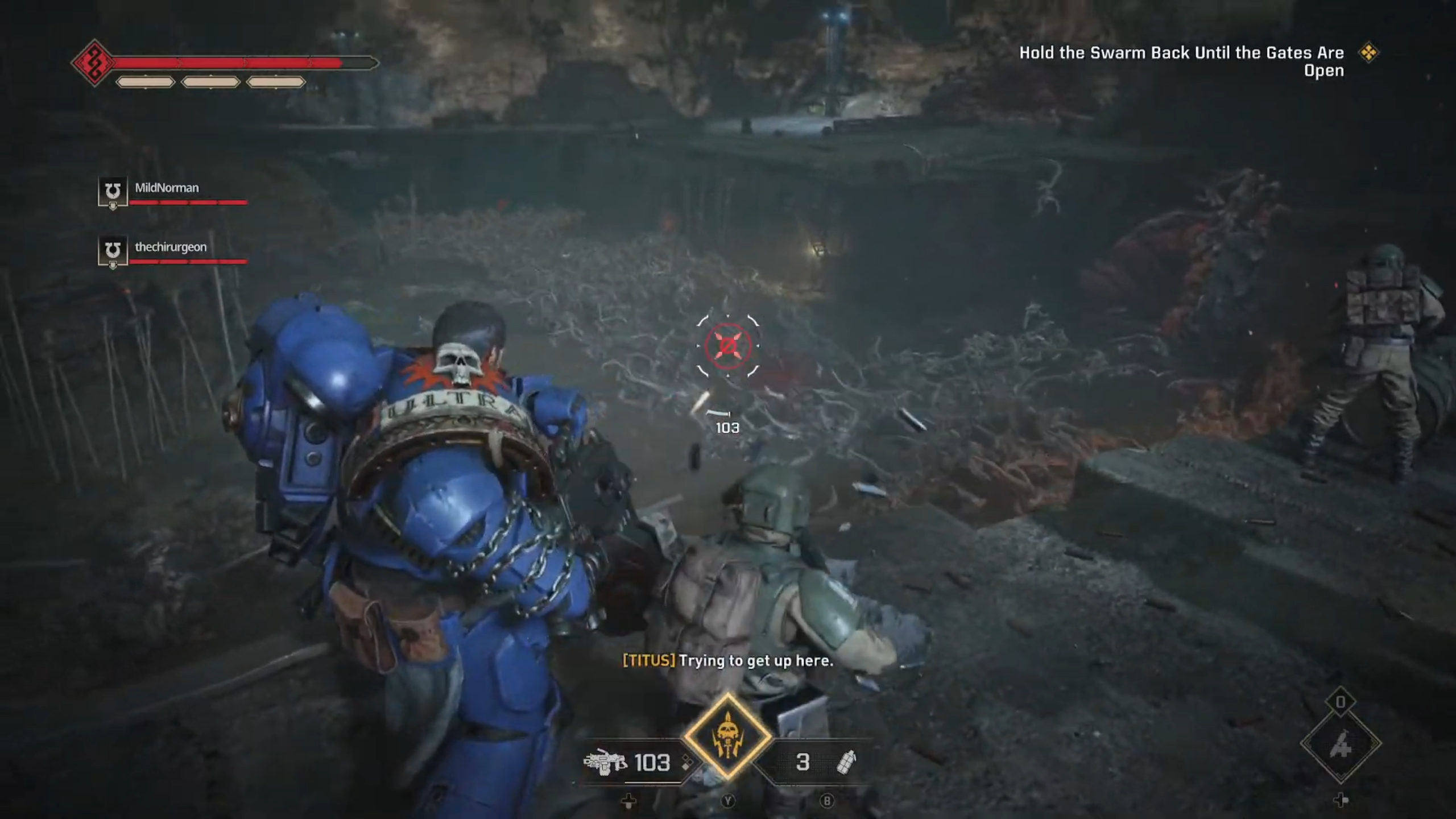This screenshot has width=1456, height=819.
Task: Click the objective marker diamond icon
Action: tap(1368, 53)
